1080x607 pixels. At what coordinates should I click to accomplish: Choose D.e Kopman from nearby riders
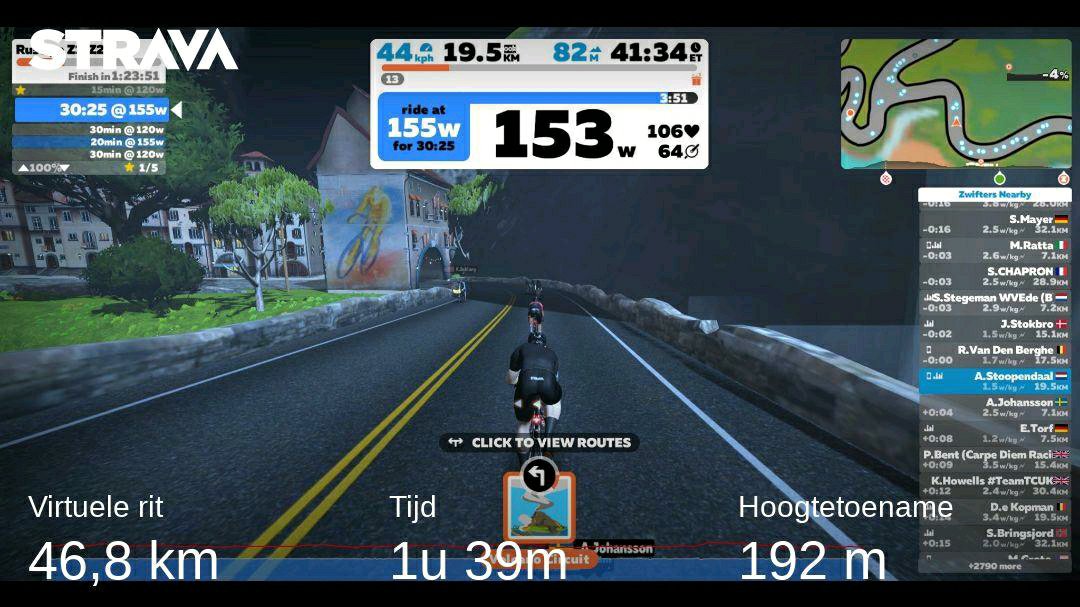(x=994, y=511)
